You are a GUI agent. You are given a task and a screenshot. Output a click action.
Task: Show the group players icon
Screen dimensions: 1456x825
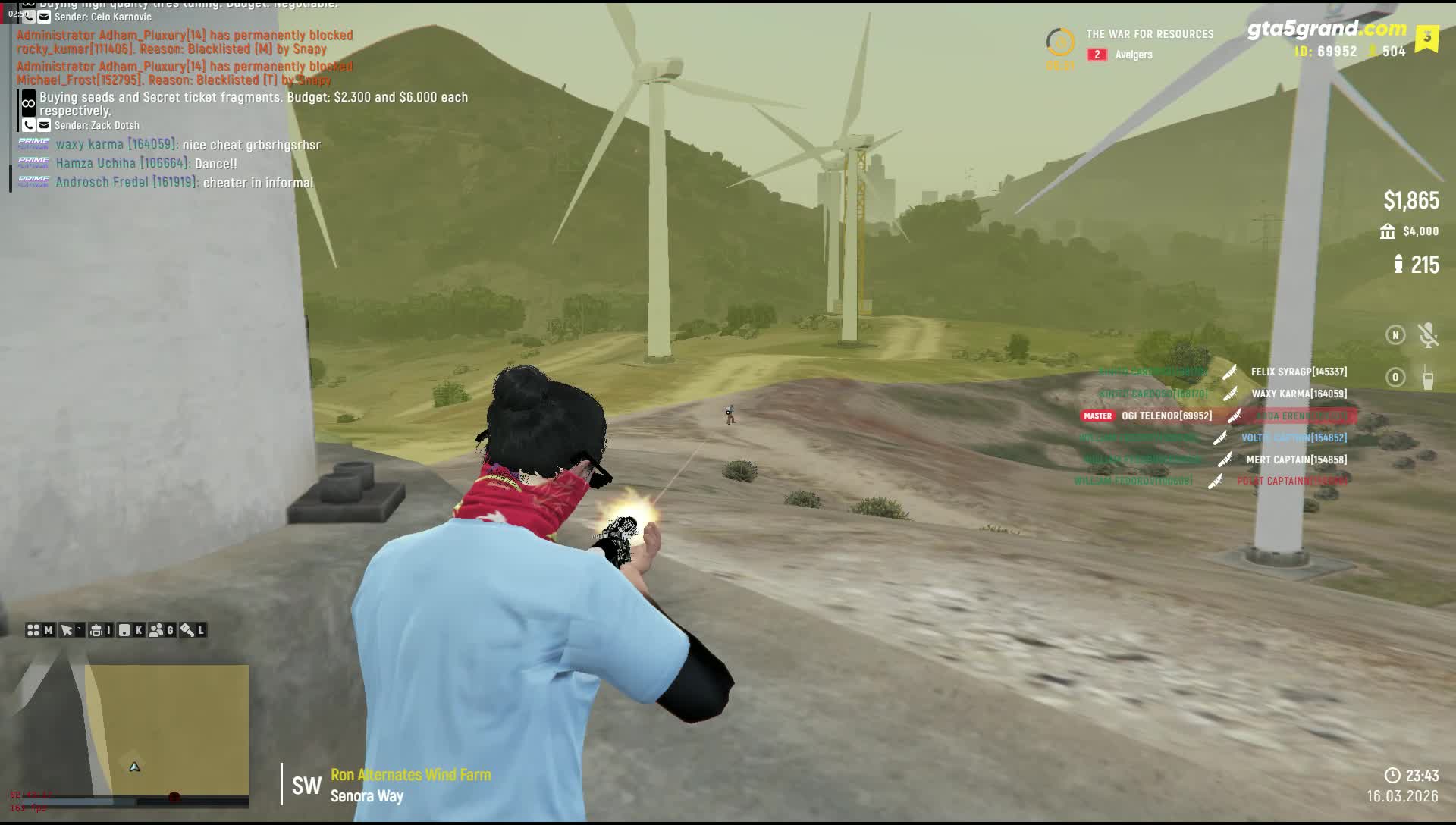[x=157, y=630]
